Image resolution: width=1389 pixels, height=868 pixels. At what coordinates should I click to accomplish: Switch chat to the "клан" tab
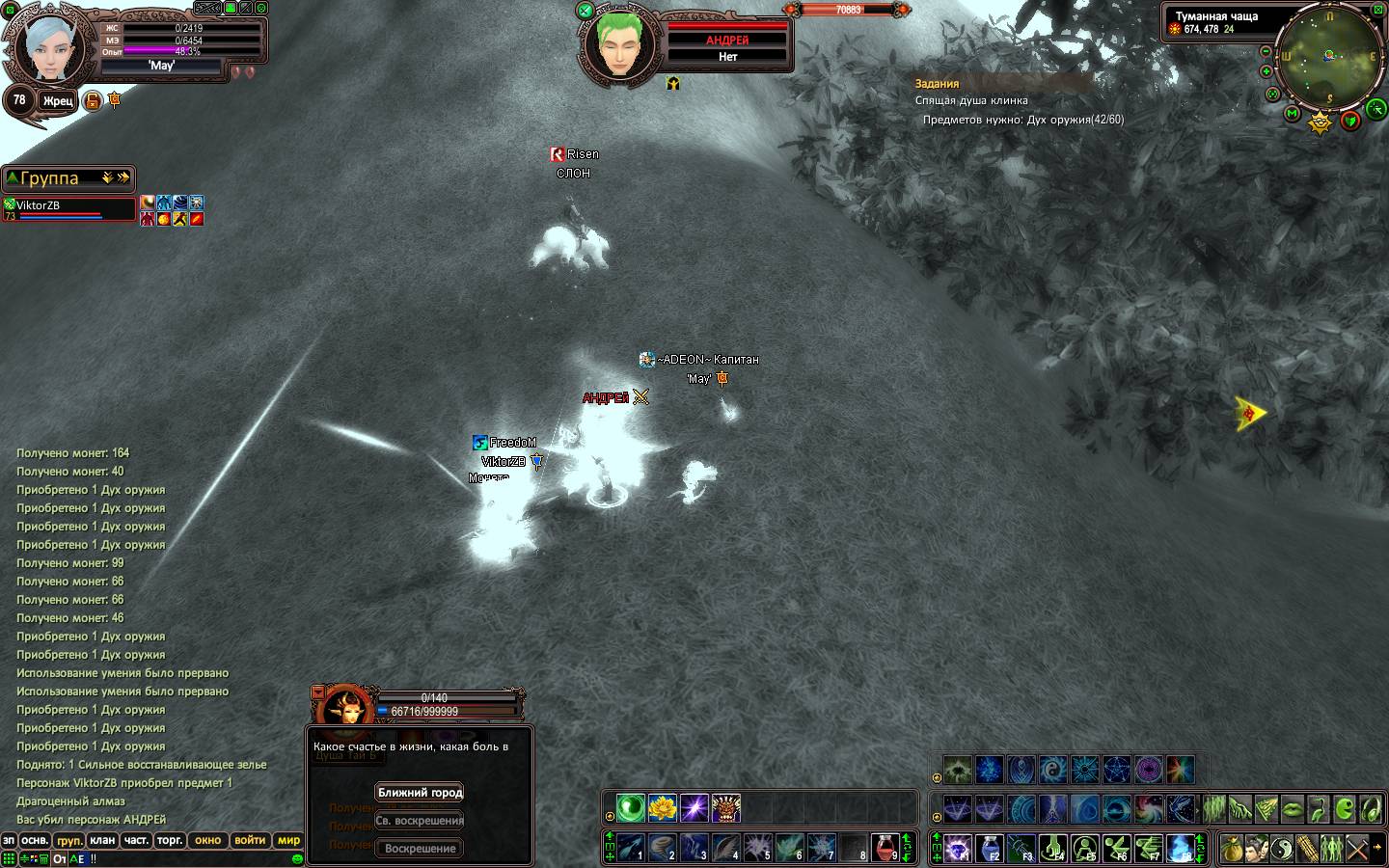(x=102, y=840)
